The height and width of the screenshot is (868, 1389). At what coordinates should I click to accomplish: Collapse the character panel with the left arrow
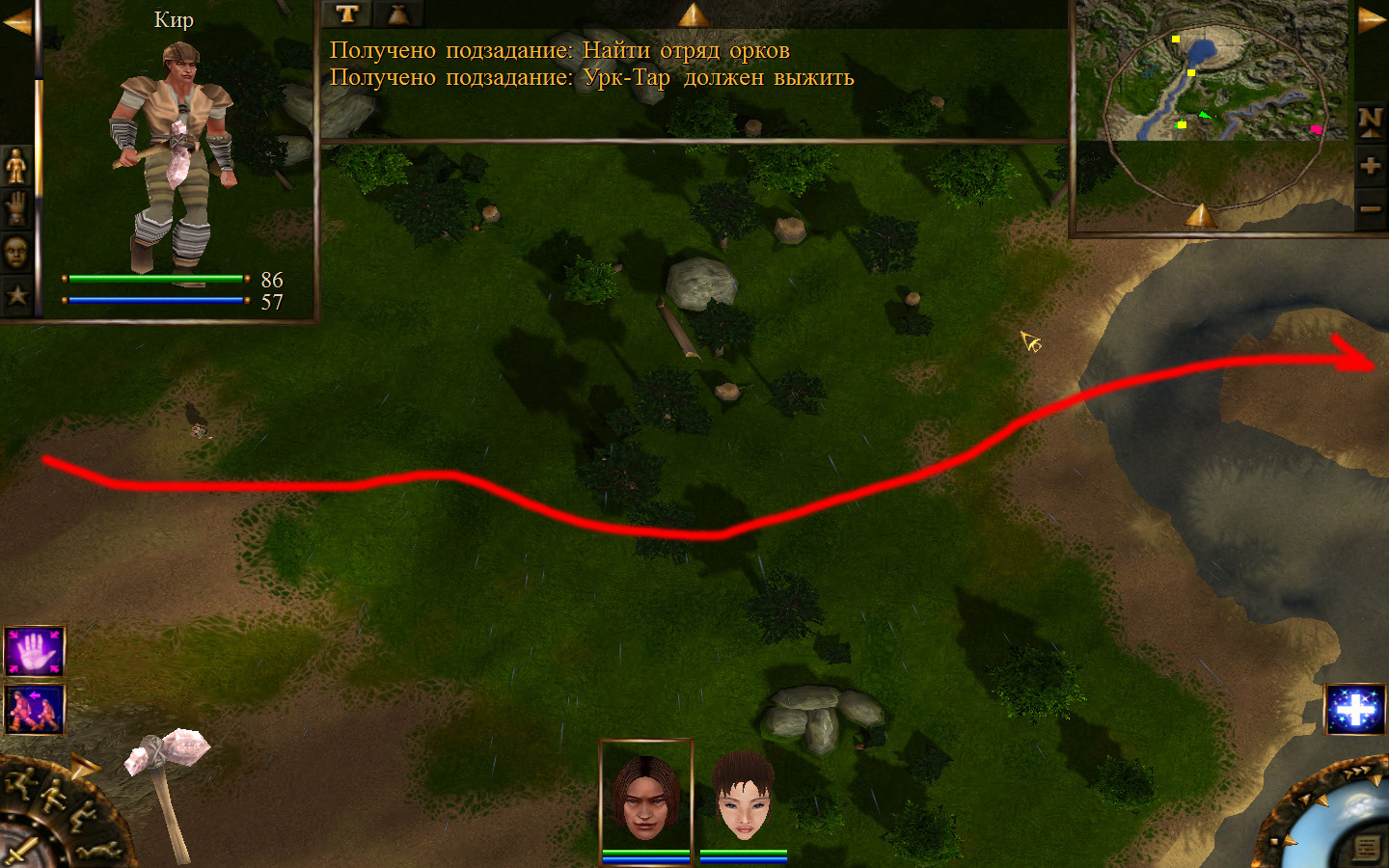tap(16, 21)
